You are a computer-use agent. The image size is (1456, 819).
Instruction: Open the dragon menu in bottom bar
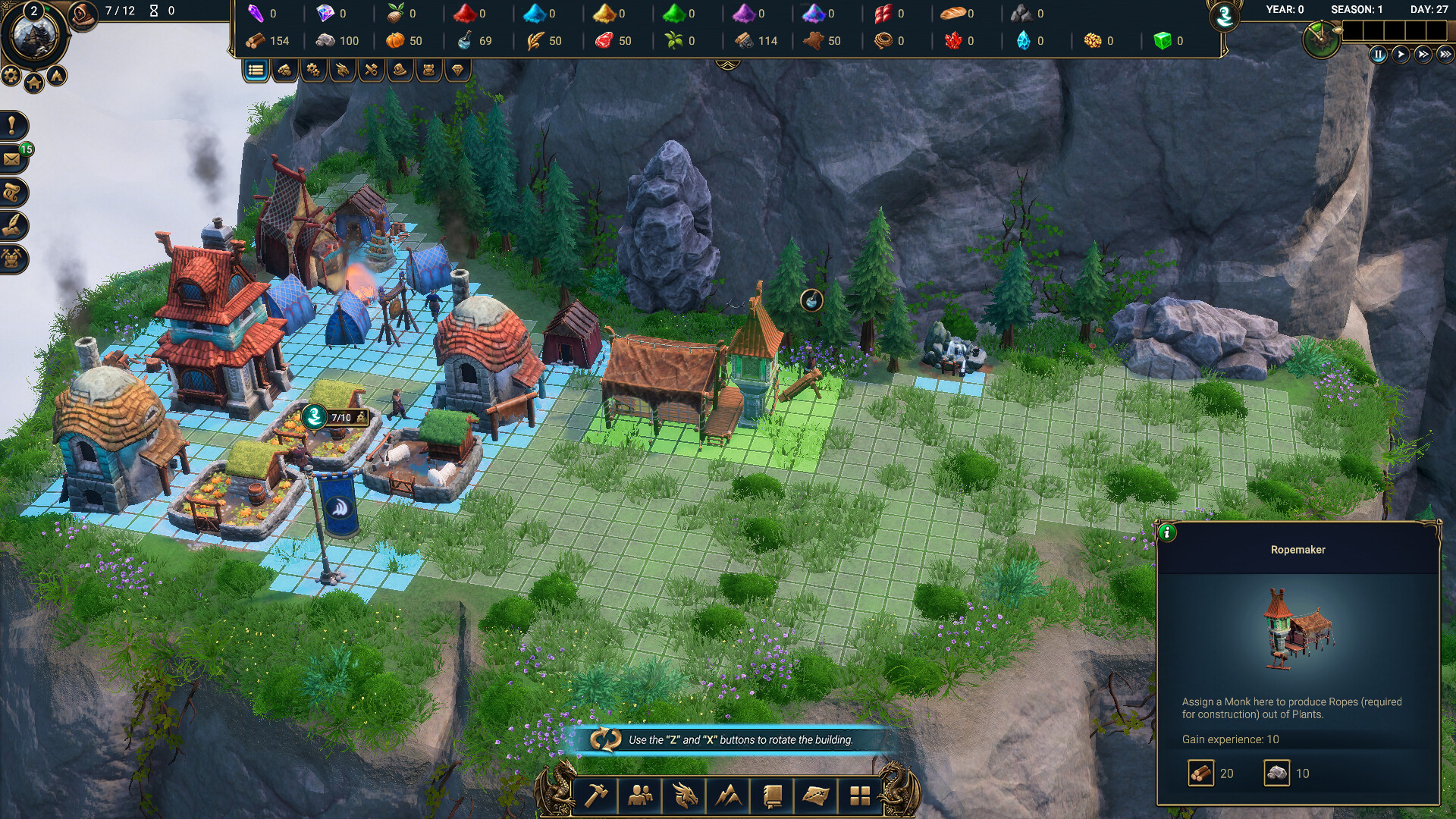pyautogui.click(x=685, y=795)
